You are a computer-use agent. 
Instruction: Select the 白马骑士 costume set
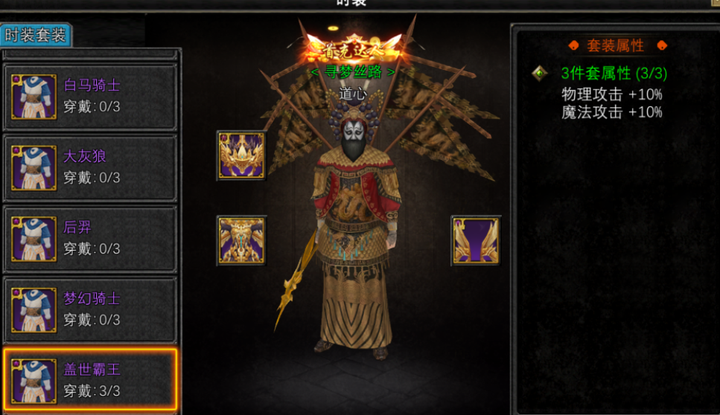[x=90, y=97]
